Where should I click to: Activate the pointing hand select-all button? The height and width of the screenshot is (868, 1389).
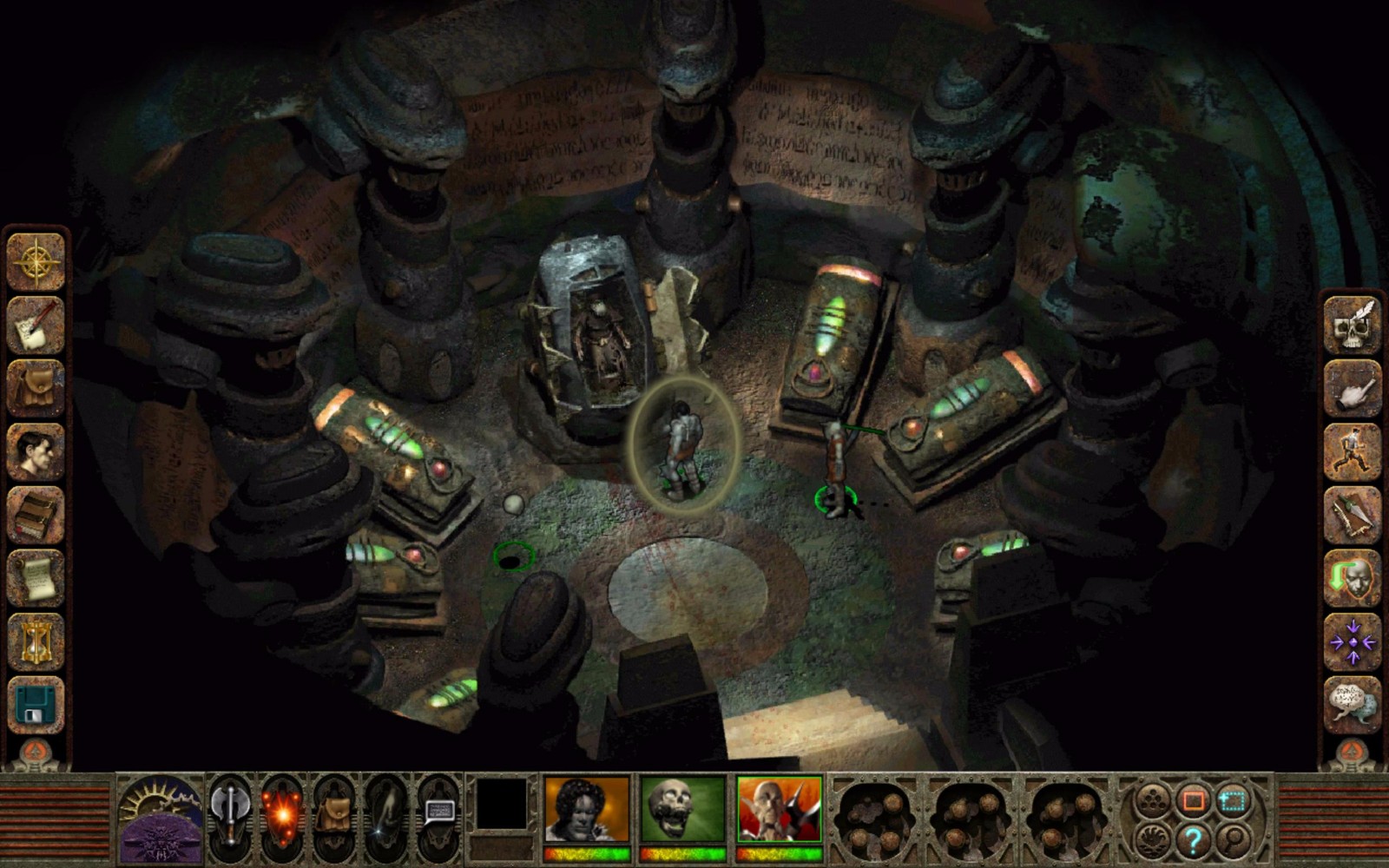pos(1352,388)
